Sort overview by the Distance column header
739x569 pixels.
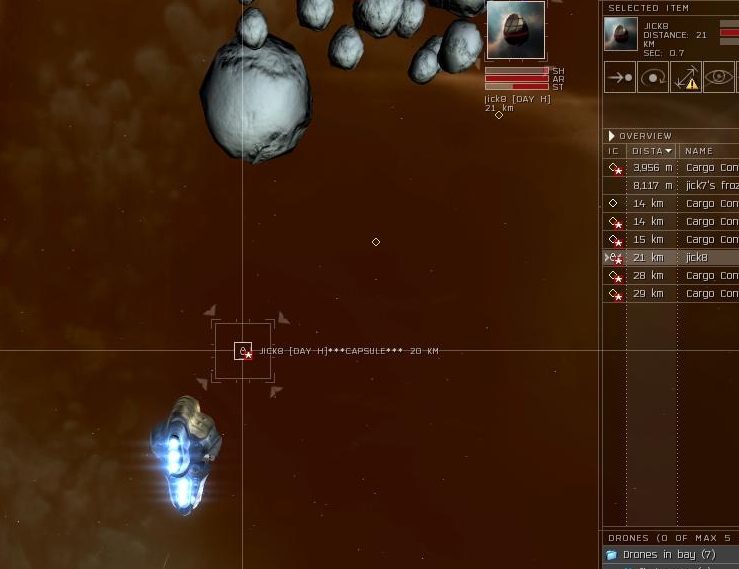tap(652, 151)
